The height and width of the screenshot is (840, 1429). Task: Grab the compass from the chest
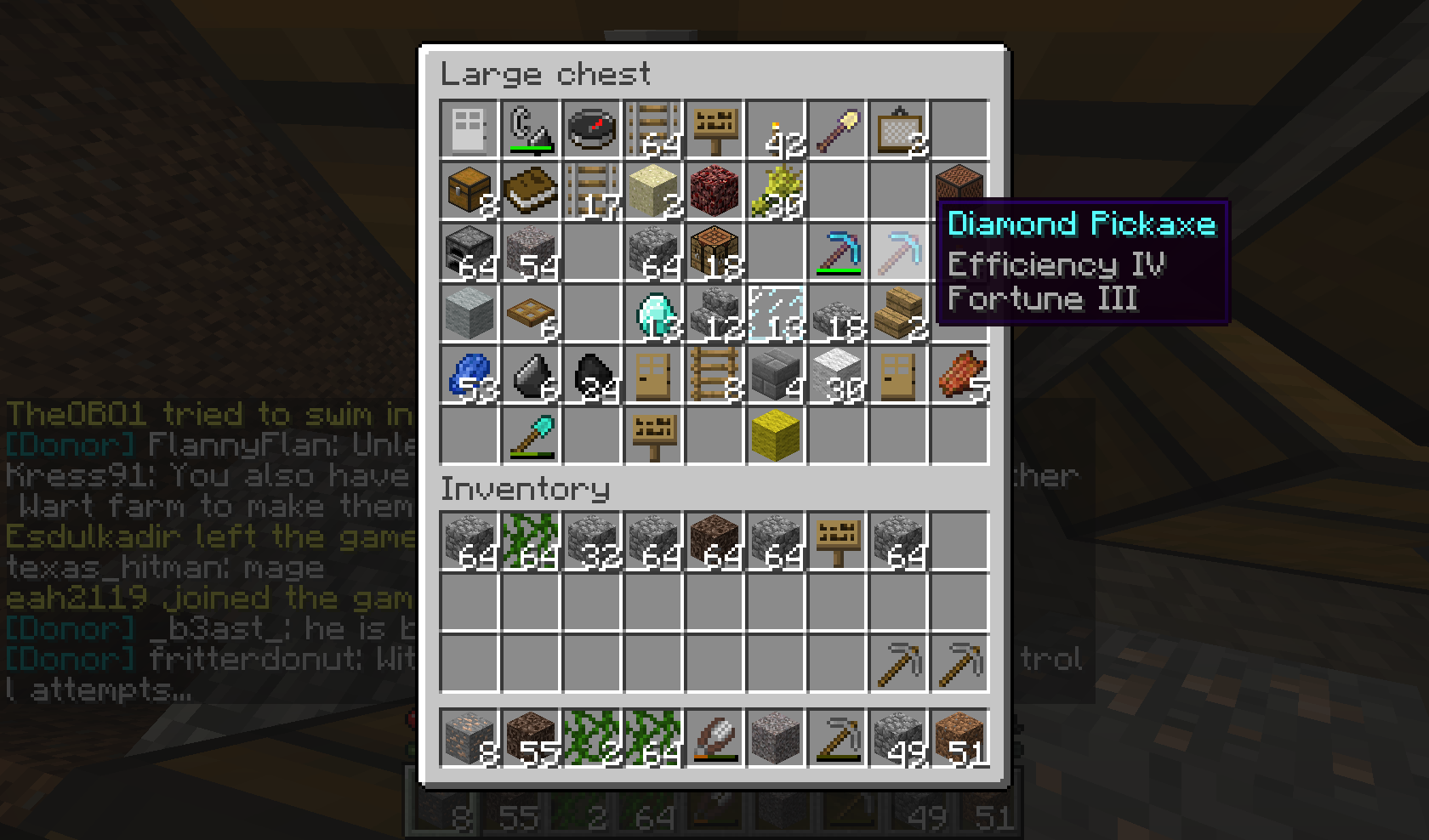click(x=591, y=128)
